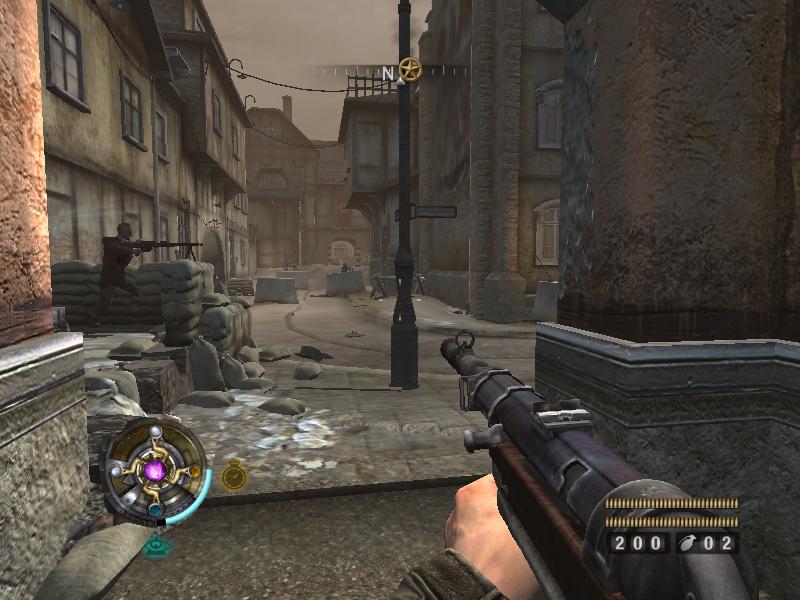Select the grenade icon by the ammo counter
The width and height of the screenshot is (800, 600).
(689, 544)
